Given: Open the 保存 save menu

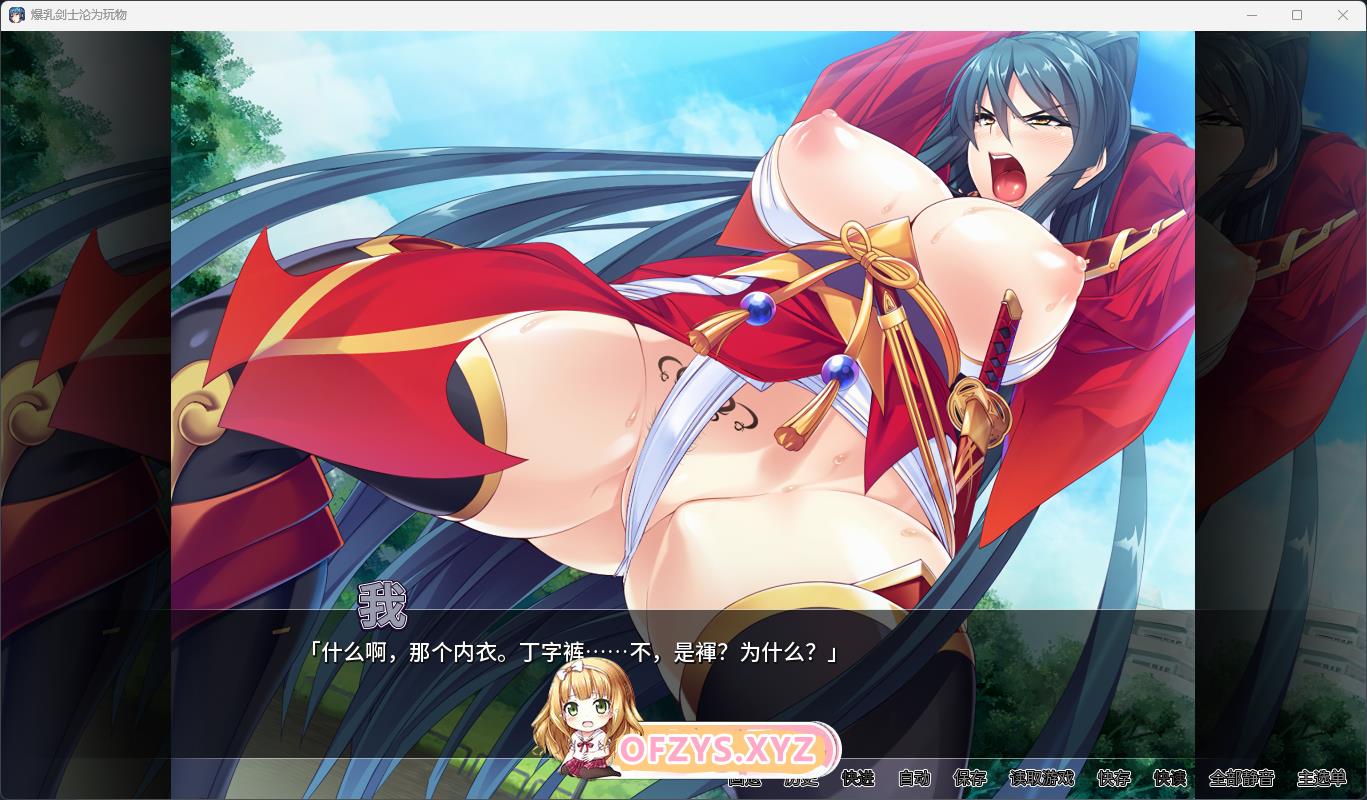Looking at the screenshot, I should tap(970, 778).
